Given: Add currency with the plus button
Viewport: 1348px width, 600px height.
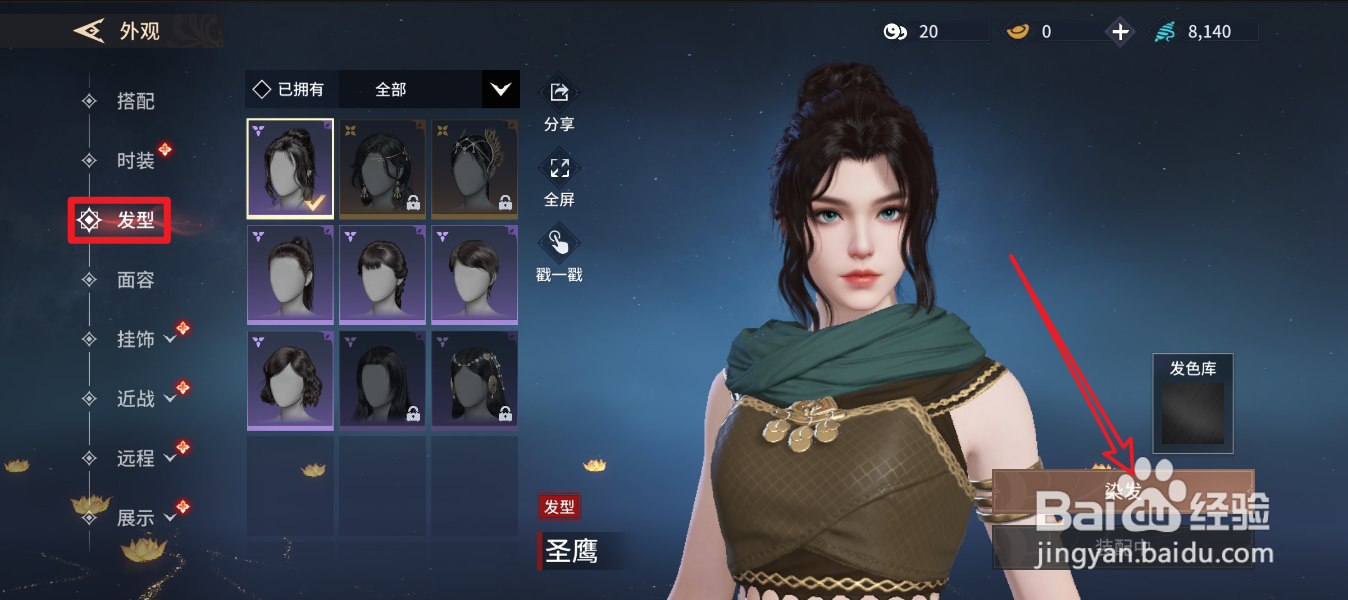Looking at the screenshot, I should (1120, 32).
